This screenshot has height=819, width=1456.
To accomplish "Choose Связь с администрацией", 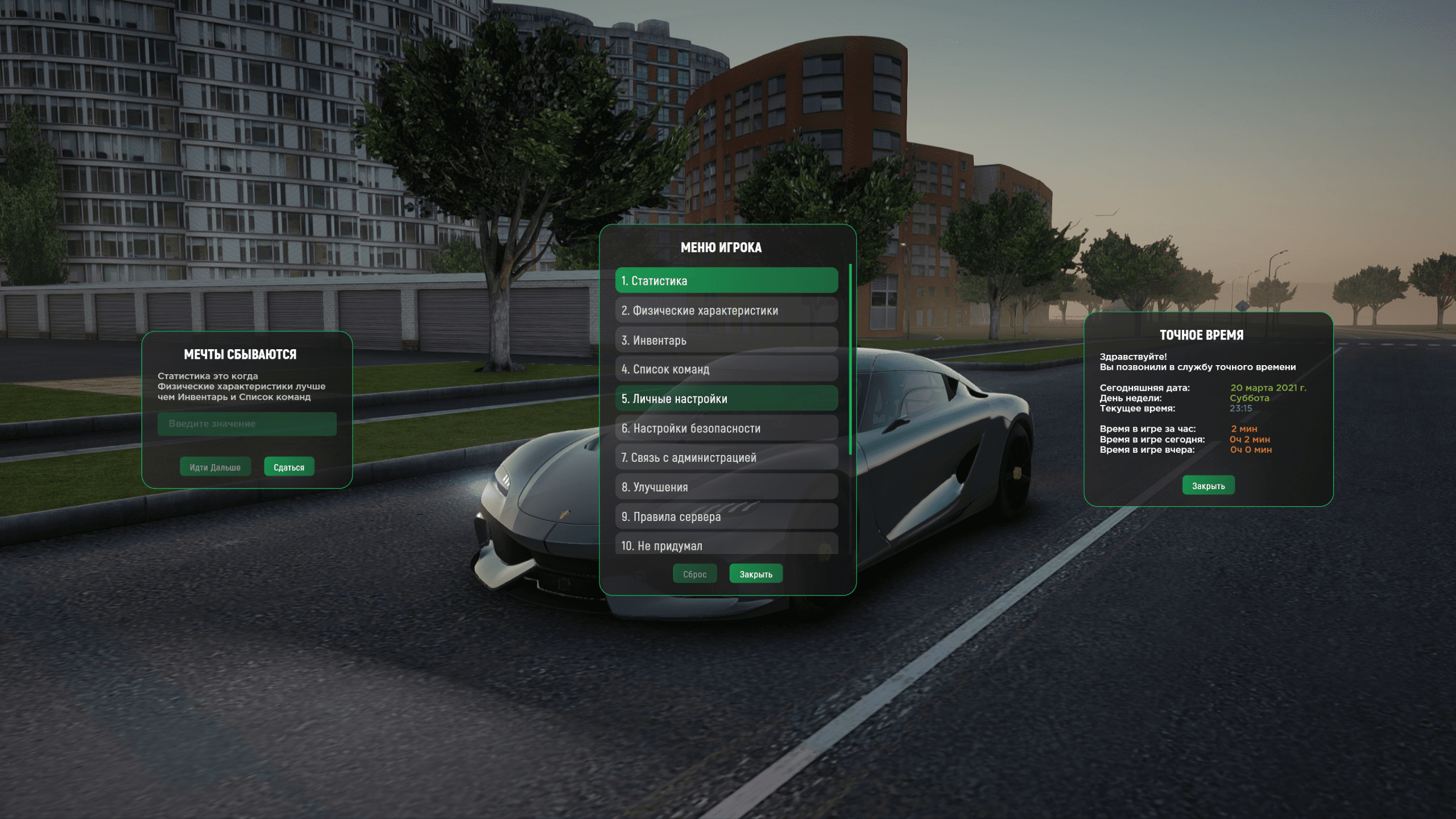I will click(726, 457).
